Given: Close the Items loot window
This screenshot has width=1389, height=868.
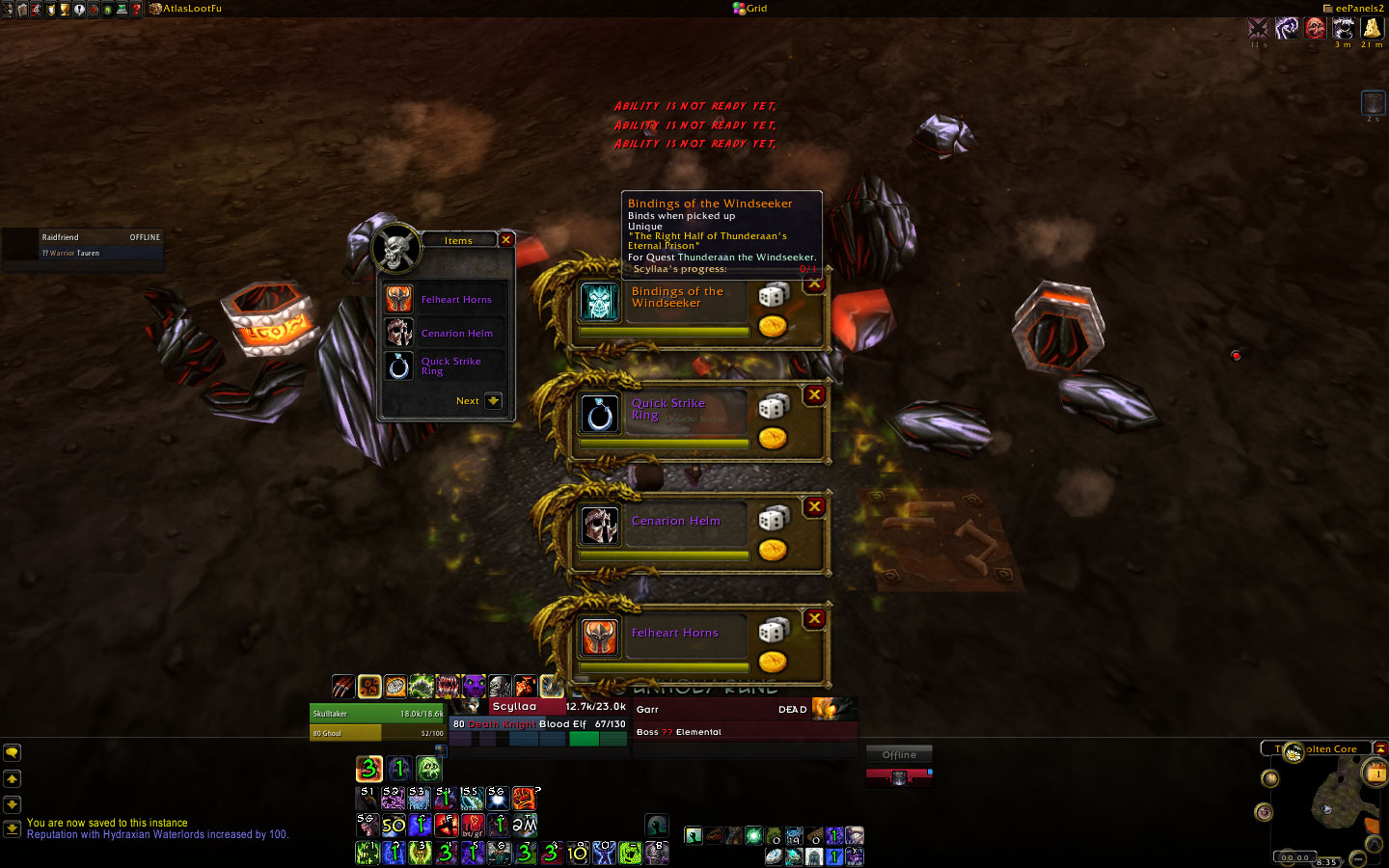Looking at the screenshot, I should pos(505,240).
